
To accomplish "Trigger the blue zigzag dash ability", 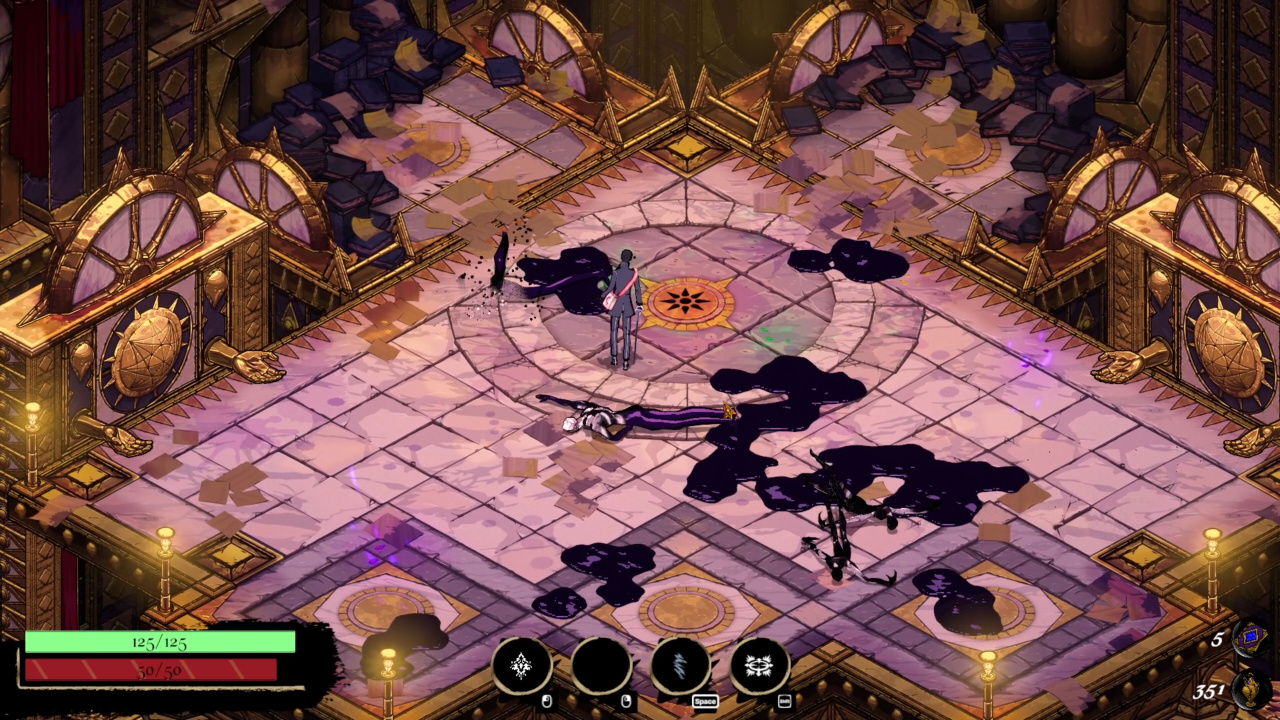I will pos(681,665).
